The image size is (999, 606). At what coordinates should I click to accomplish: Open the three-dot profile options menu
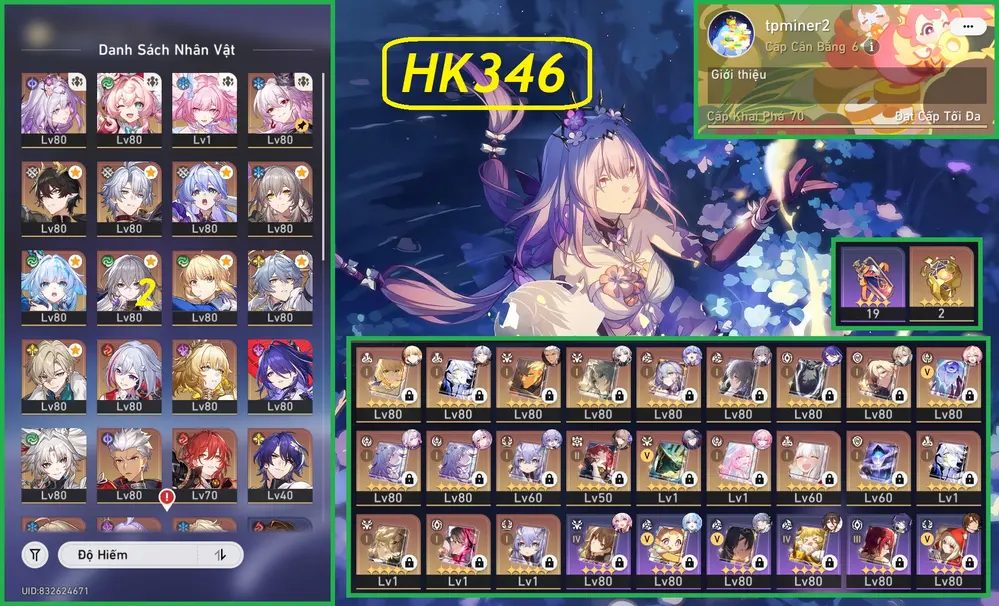click(x=965, y=27)
